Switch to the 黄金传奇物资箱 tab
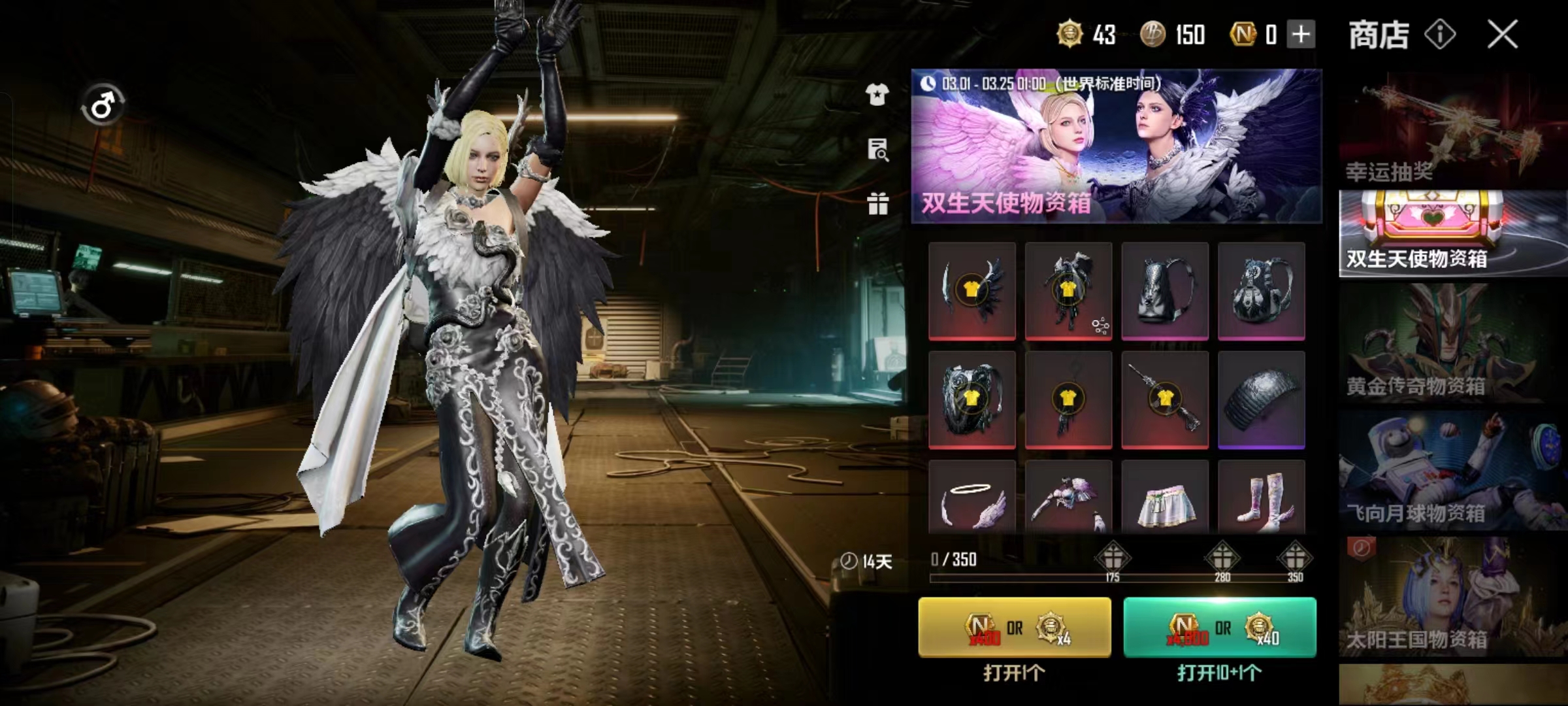 coord(1452,344)
